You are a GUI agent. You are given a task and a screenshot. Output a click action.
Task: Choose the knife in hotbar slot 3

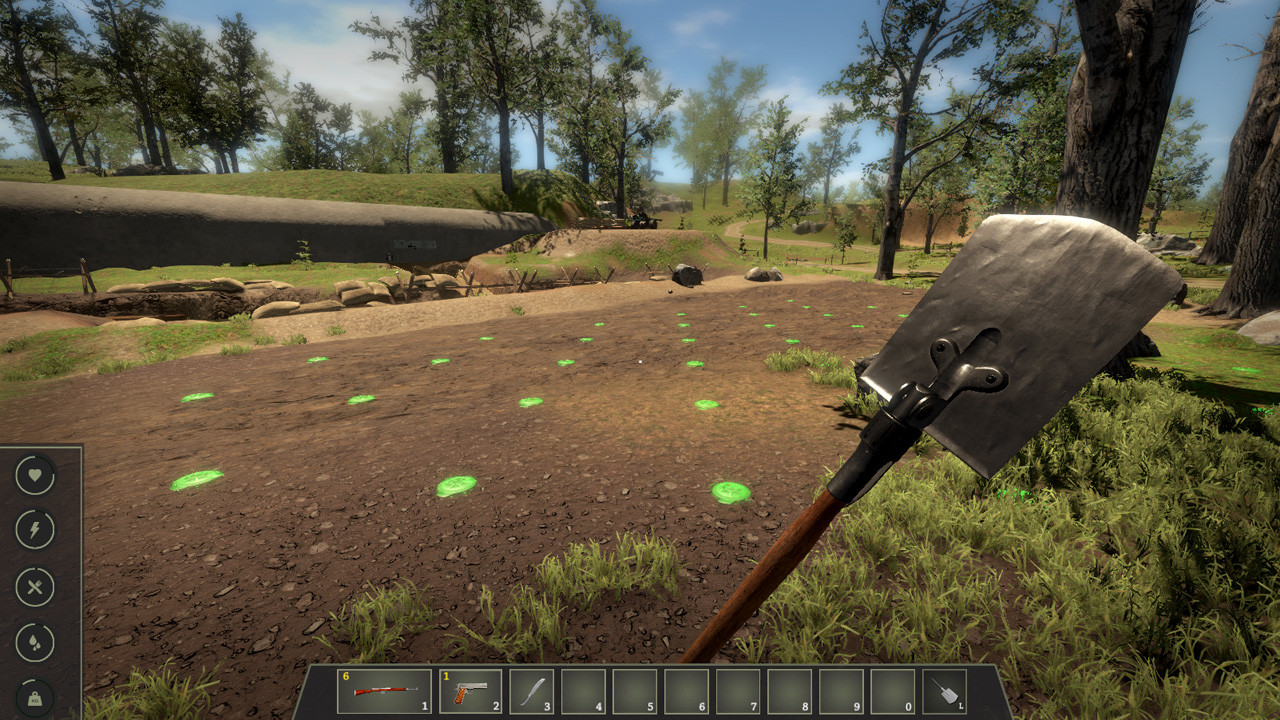[x=531, y=691]
